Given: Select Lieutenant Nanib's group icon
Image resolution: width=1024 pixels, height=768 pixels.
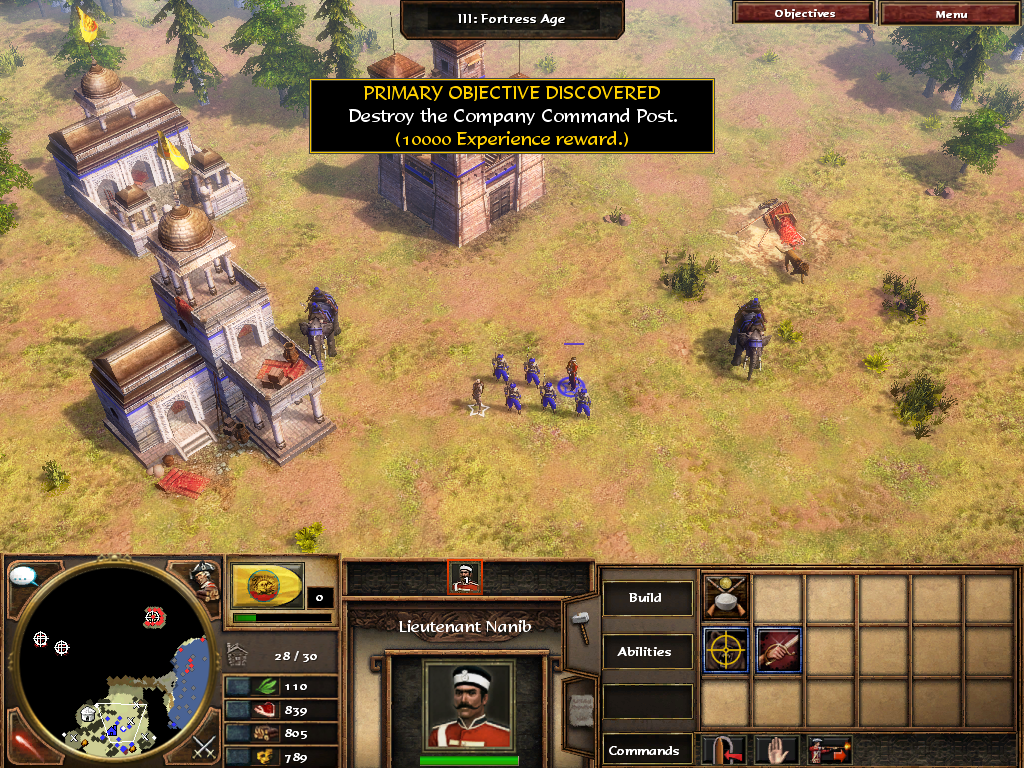Looking at the screenshot, I should (x=465, y=576).
